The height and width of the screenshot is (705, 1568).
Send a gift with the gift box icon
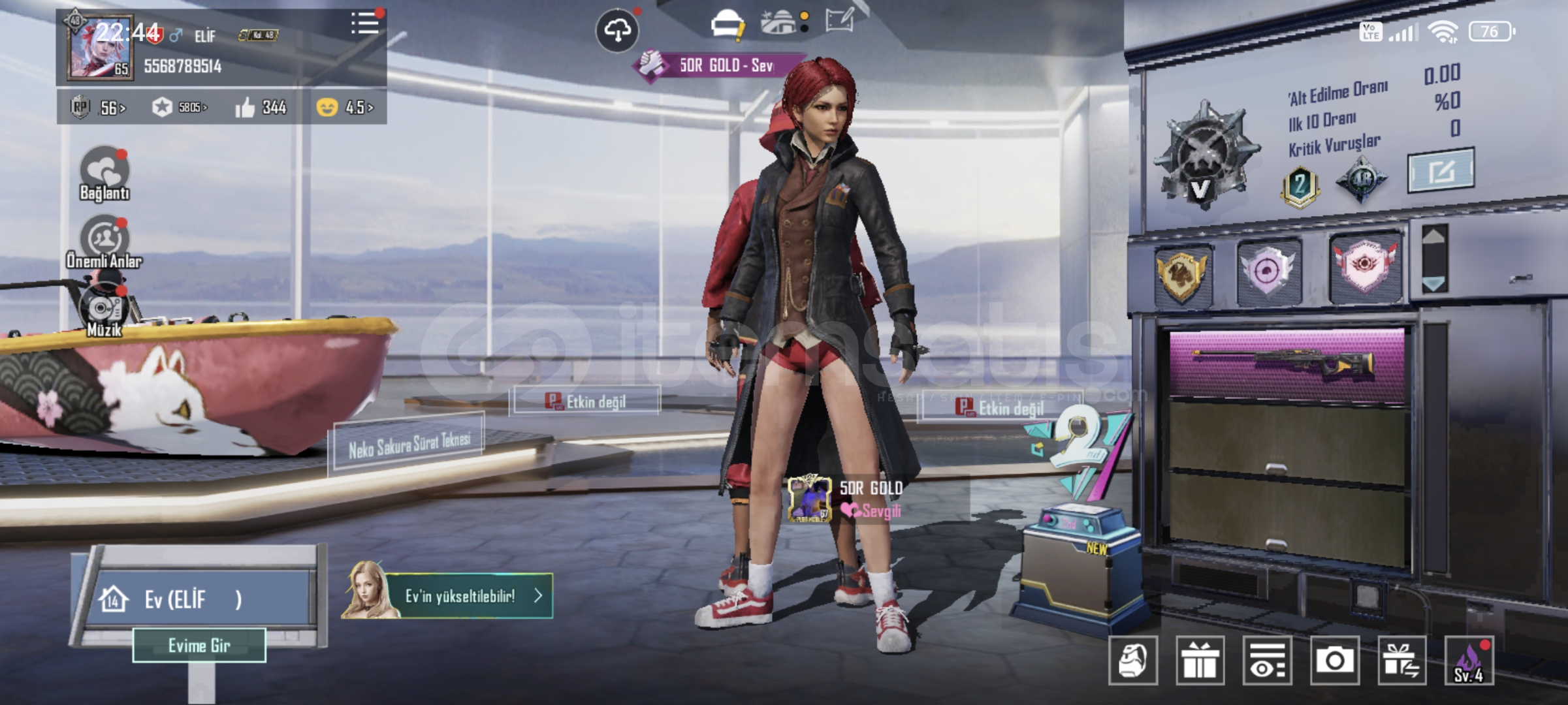click(x=1200, y=661)
